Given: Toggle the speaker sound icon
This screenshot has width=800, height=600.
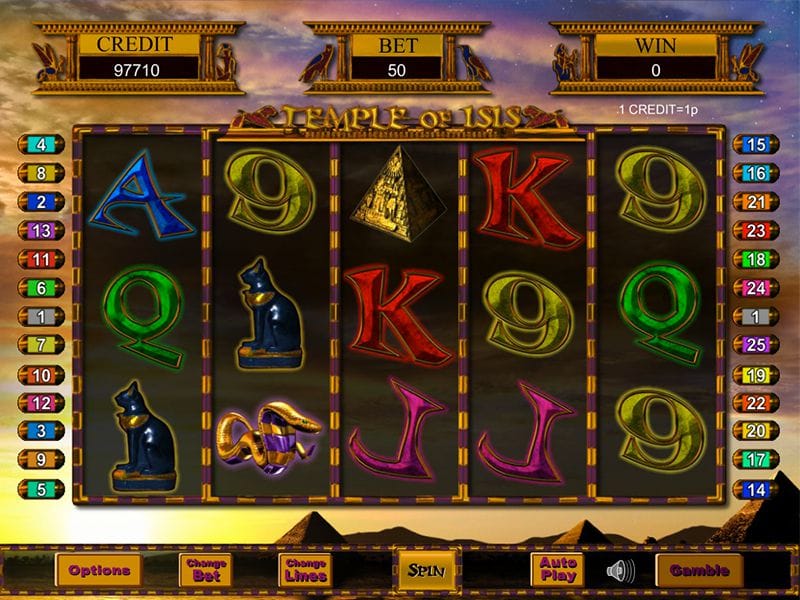Looking at the screenshot, I should 620,571.
